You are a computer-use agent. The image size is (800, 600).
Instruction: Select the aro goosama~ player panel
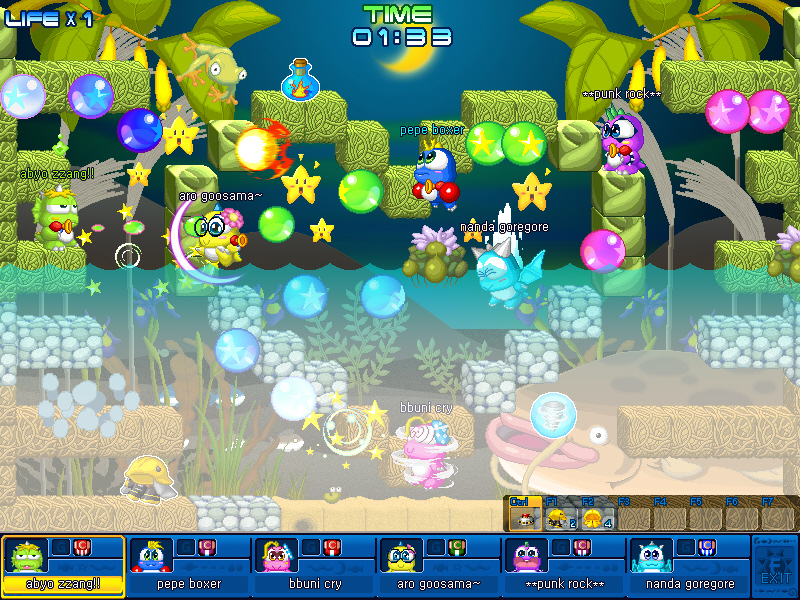pos(438,567)
